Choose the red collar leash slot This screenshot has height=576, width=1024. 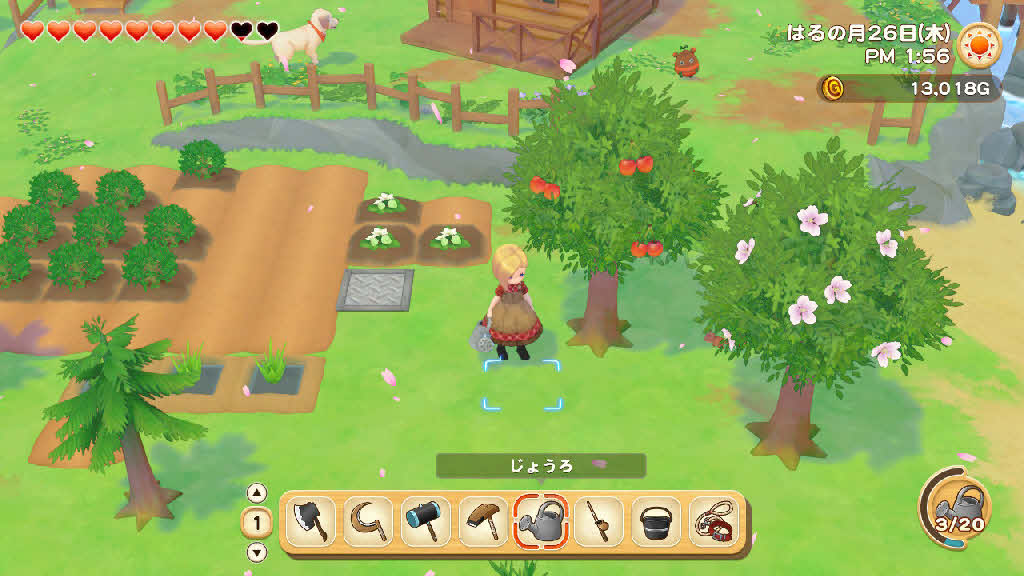pos(713,521)
